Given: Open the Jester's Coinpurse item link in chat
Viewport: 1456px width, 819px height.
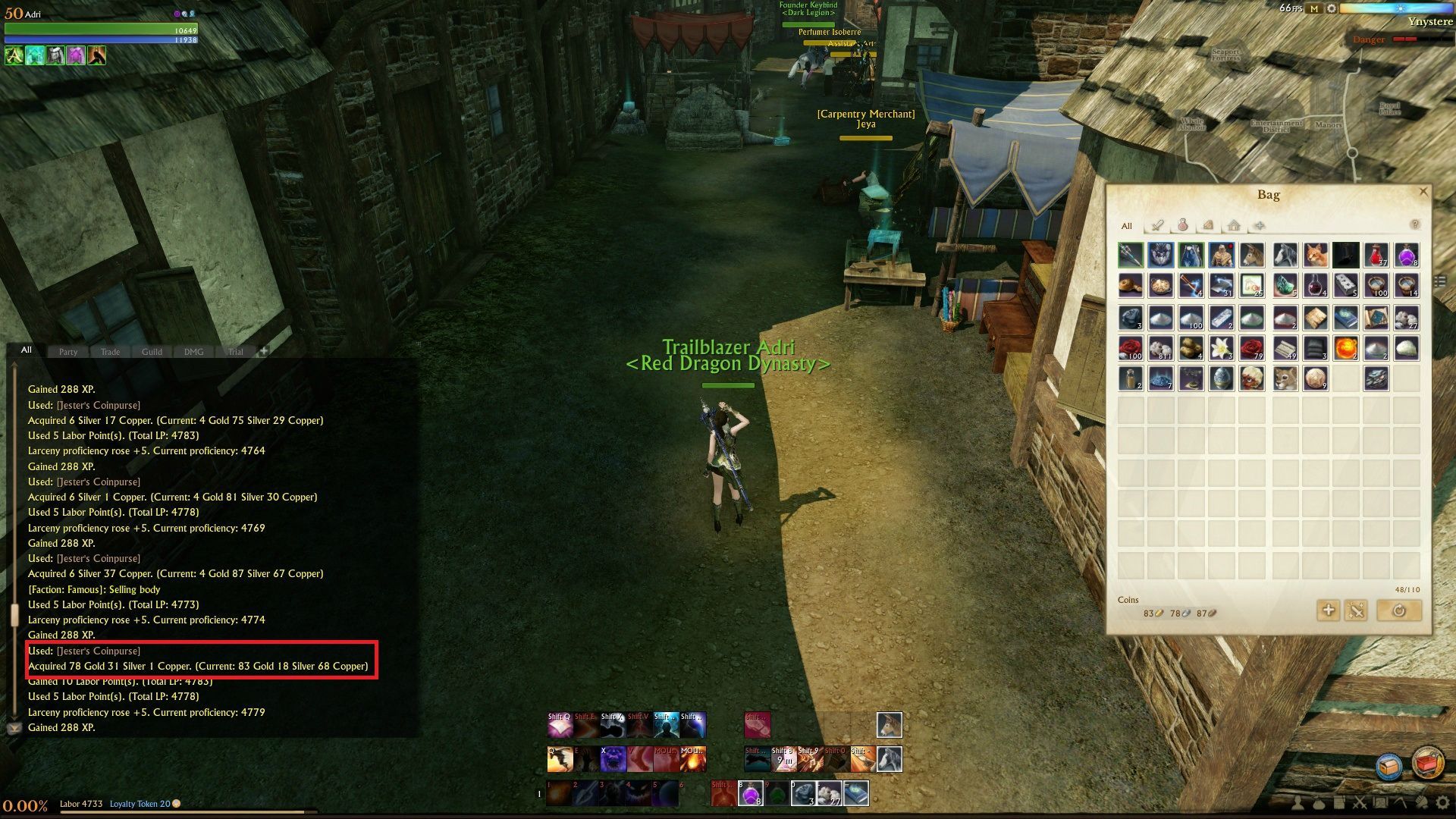Looking at the screenshot, I should coord(97,651).
